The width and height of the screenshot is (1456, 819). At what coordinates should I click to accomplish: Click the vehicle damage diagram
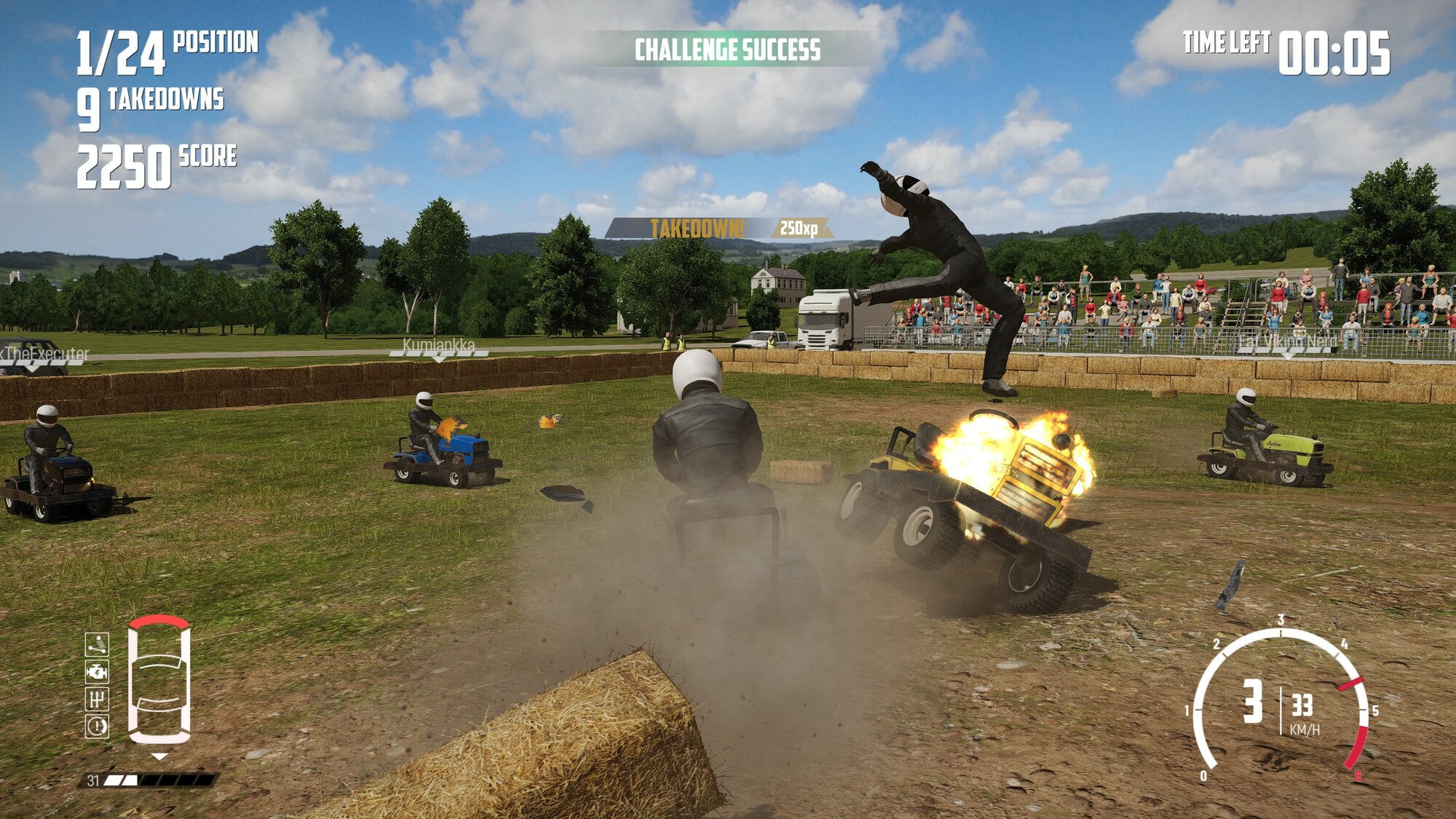tap(159, 681)
